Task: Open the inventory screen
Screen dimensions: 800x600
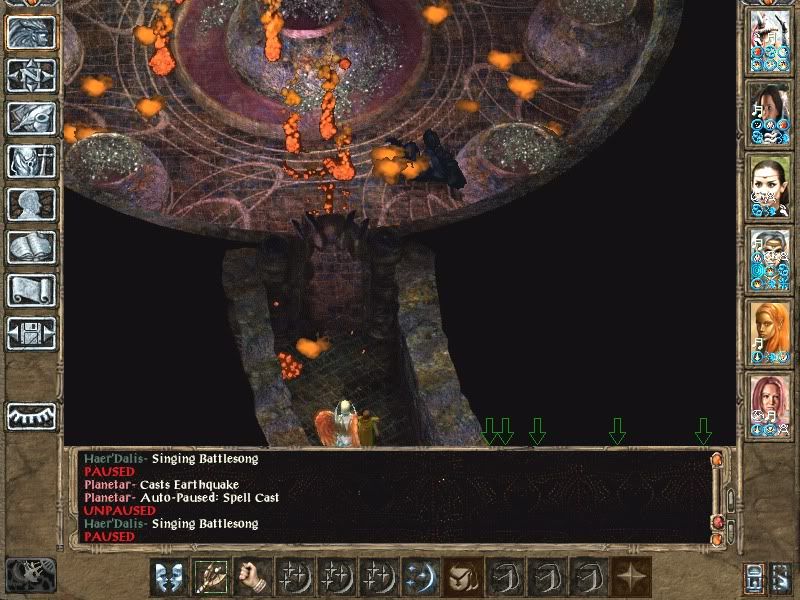Action: (31, 161)
